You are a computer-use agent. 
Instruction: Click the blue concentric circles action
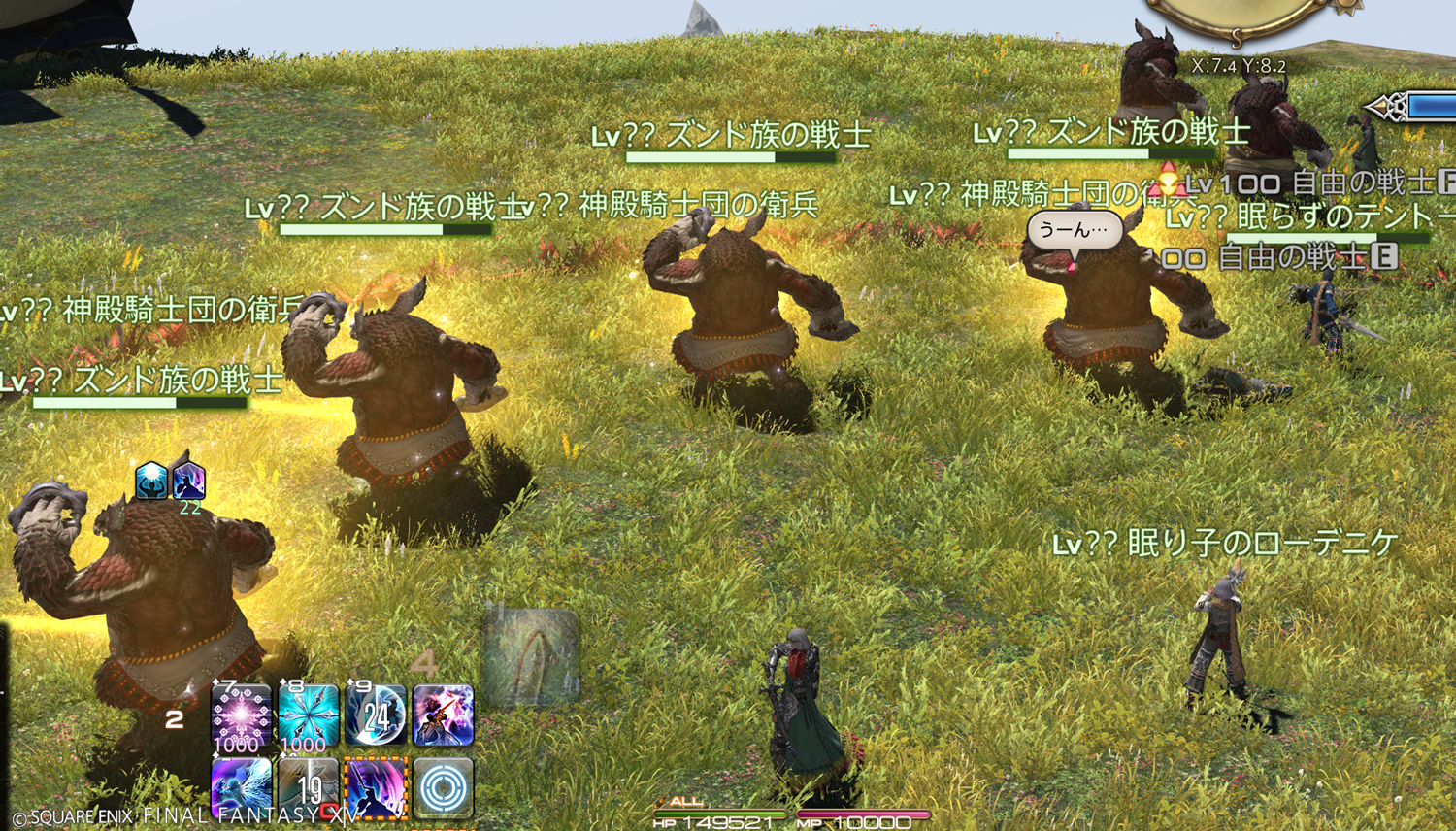click(x=444, y=787)
